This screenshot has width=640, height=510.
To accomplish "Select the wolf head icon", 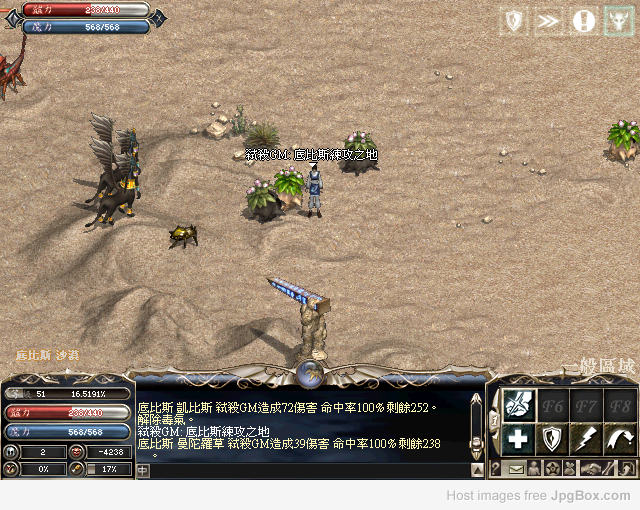I will (618, 20).
